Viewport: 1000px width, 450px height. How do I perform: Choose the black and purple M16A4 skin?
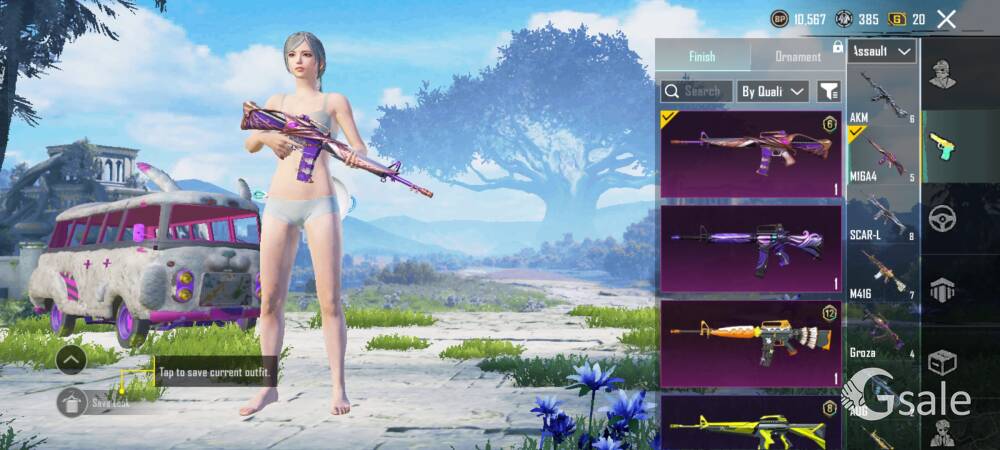(750, 248)
